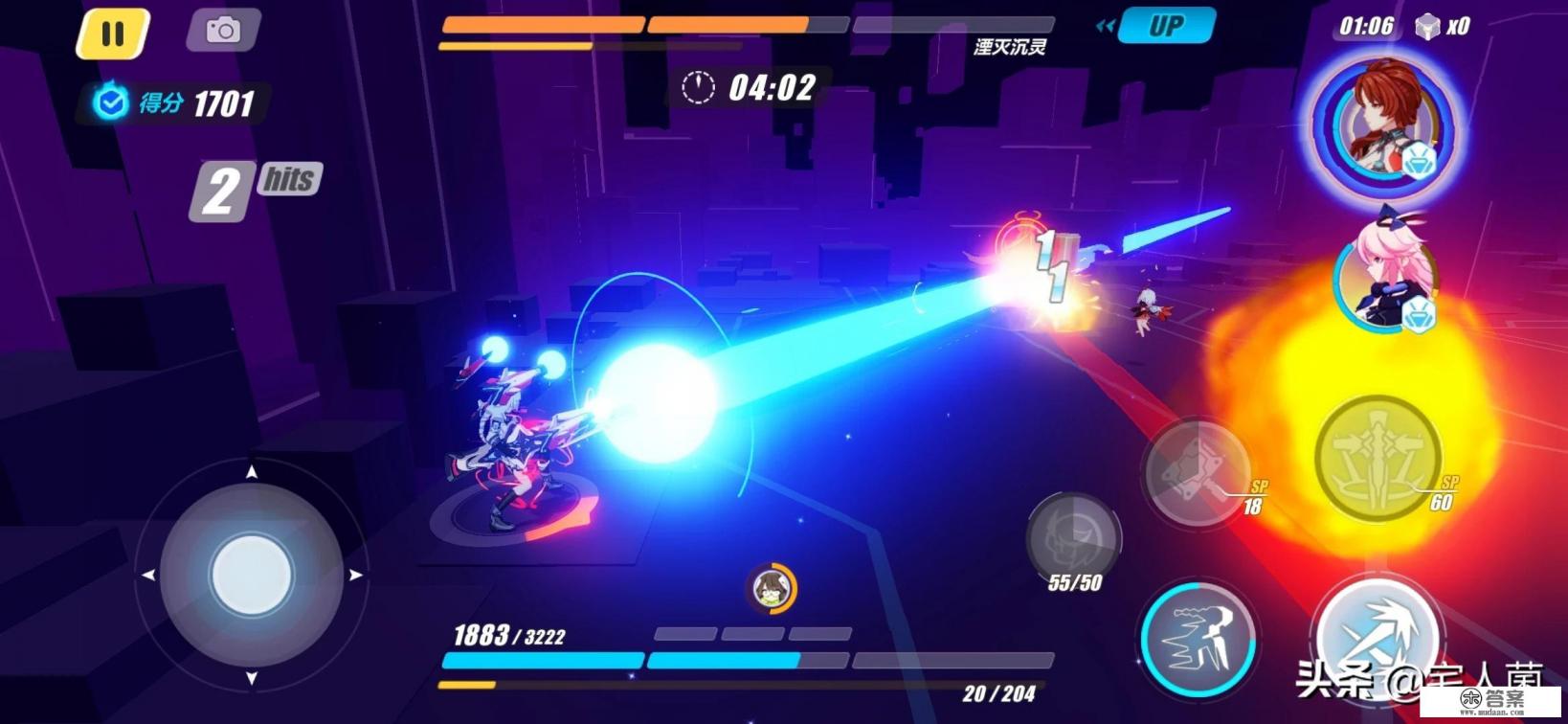Pause the battle with the yellow button
Screen dimensions: 1568x724
tap(113, 33)
